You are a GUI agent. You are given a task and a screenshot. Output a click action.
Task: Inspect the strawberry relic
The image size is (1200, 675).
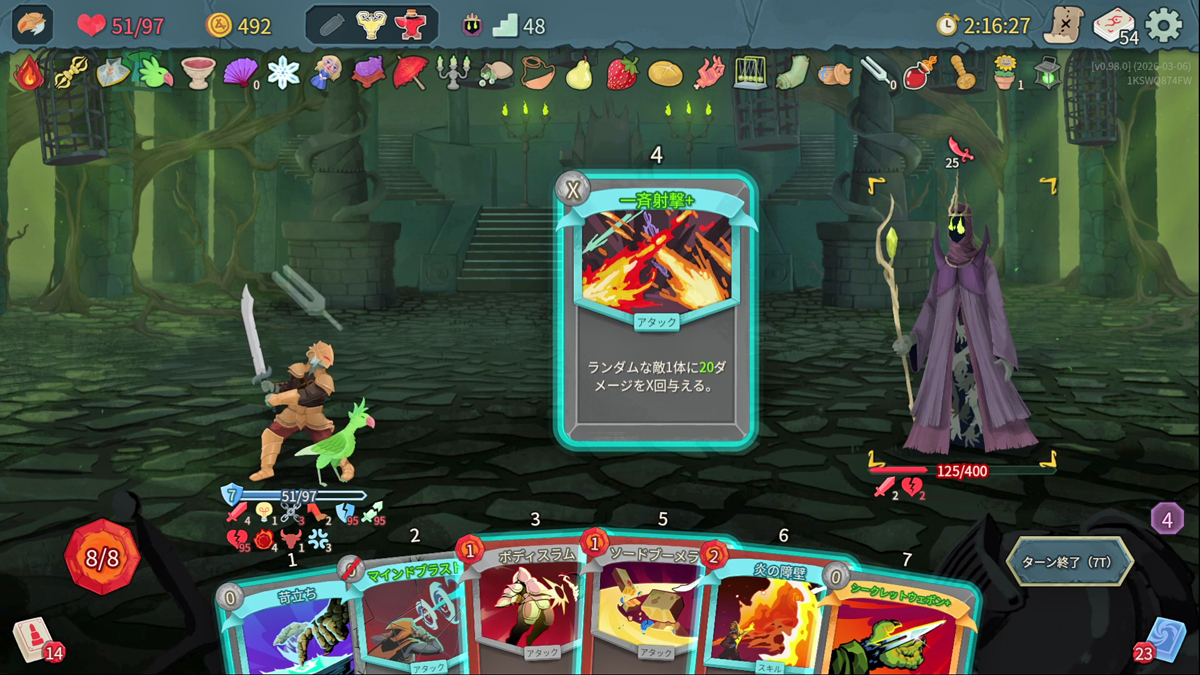(x=622, y=73)
